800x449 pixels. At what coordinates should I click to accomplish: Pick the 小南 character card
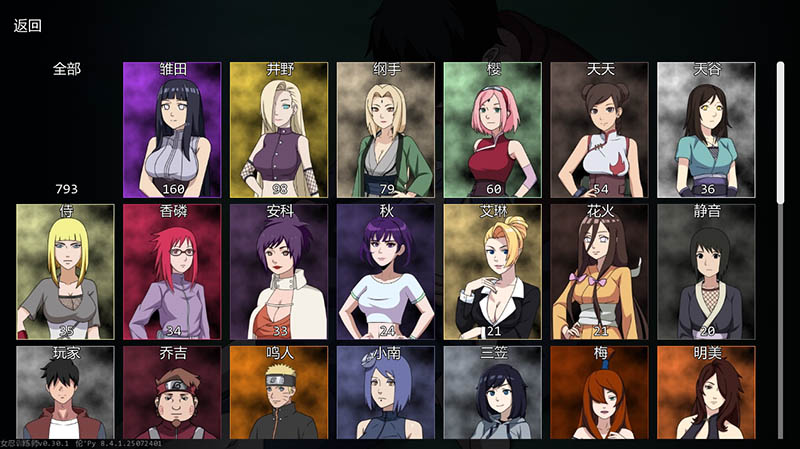[x=386, y=393]
